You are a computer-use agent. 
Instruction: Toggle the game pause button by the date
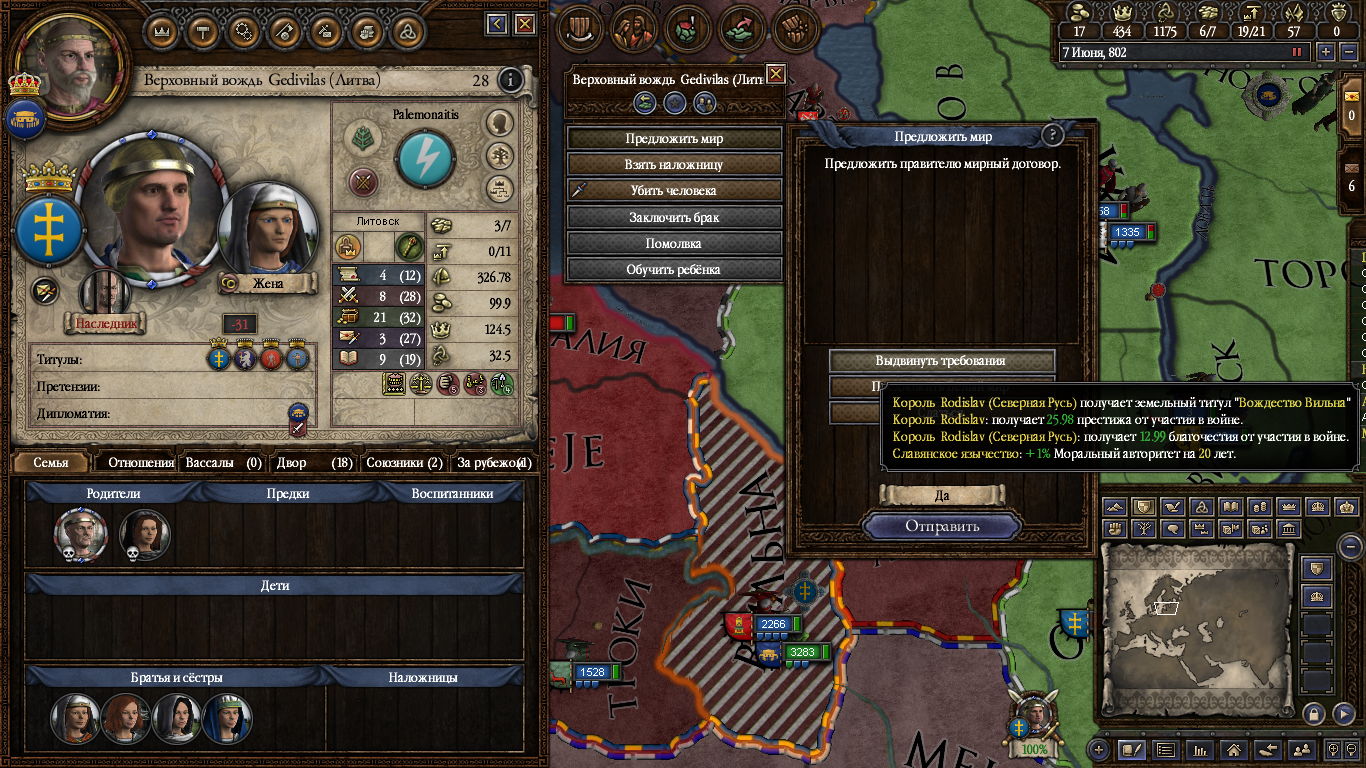point(1298,52)
